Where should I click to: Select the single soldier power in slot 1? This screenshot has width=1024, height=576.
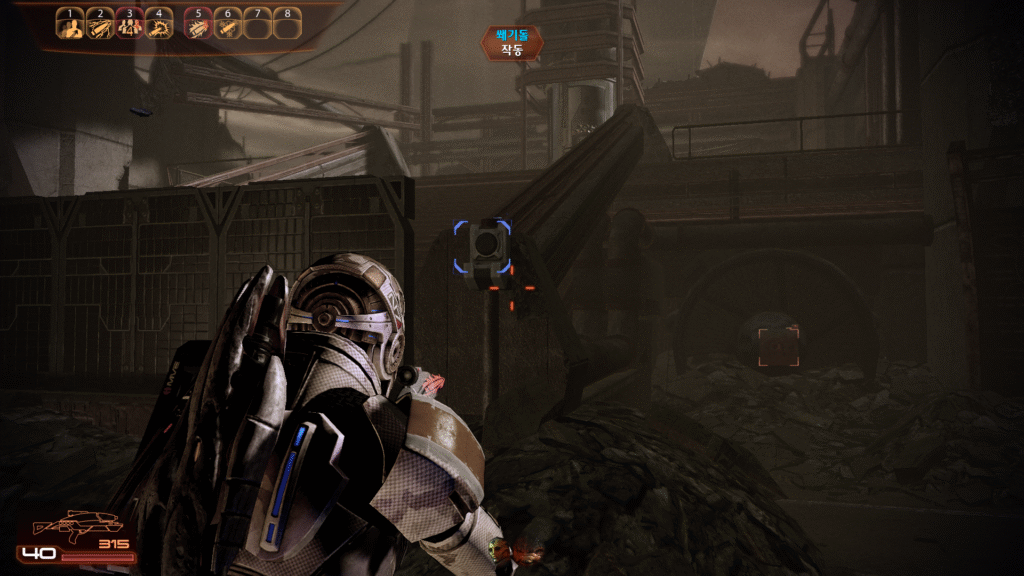click(69, 27)
